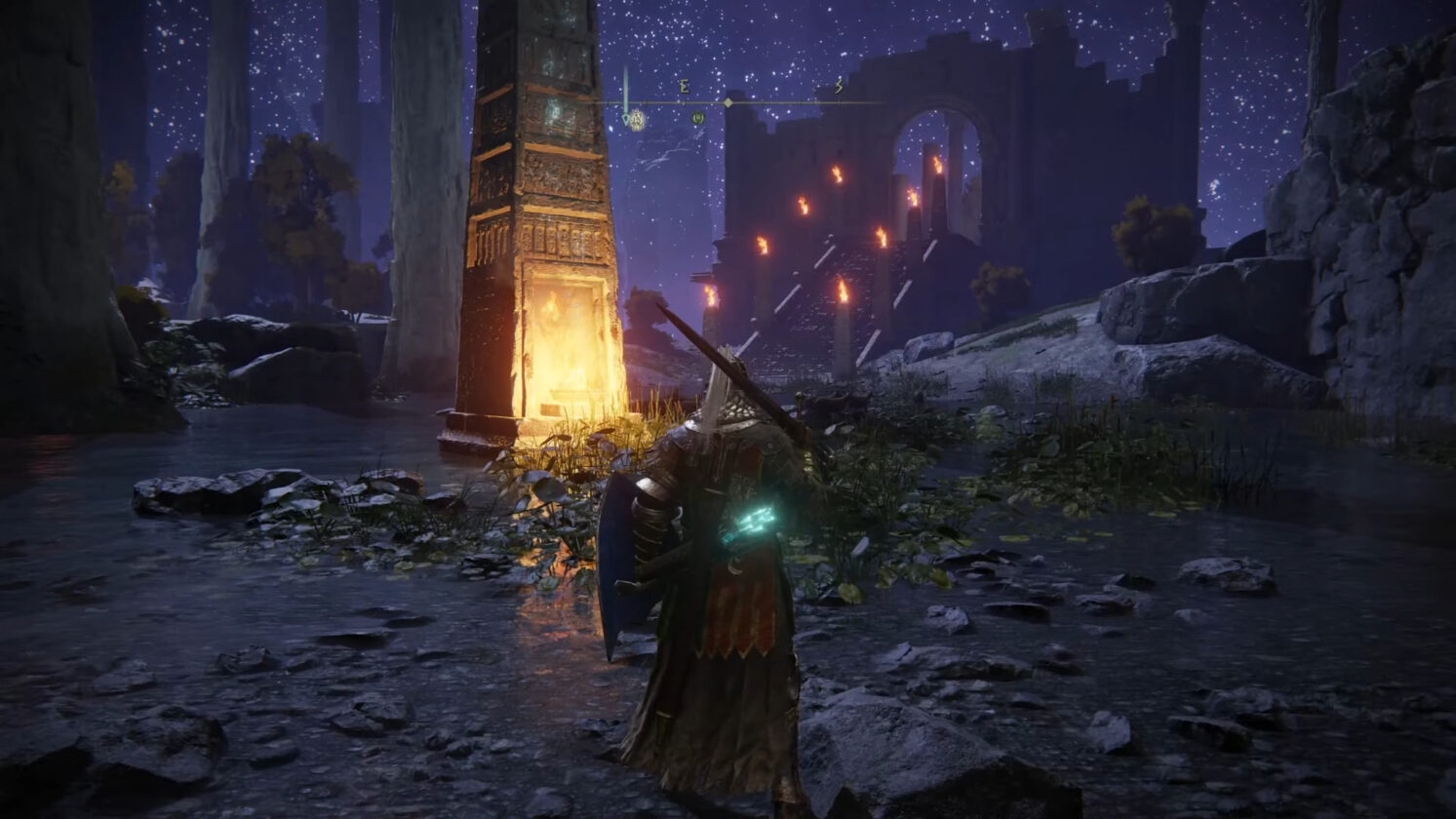Click the green circular marker on the compass
1456x819 pixels.
(x=697, y=118)
